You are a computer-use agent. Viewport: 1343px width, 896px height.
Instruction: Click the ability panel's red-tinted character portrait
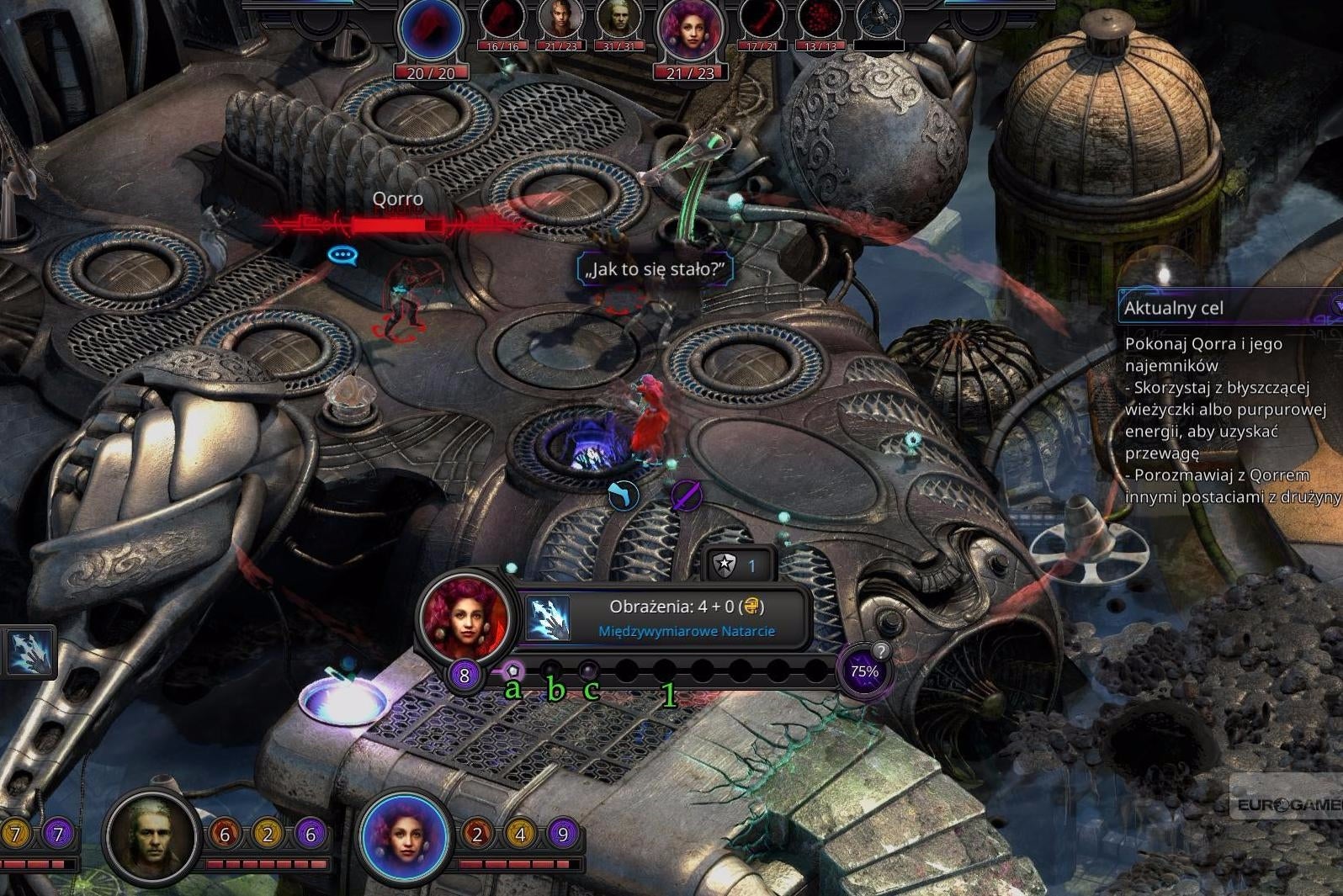tap(465, 618)
